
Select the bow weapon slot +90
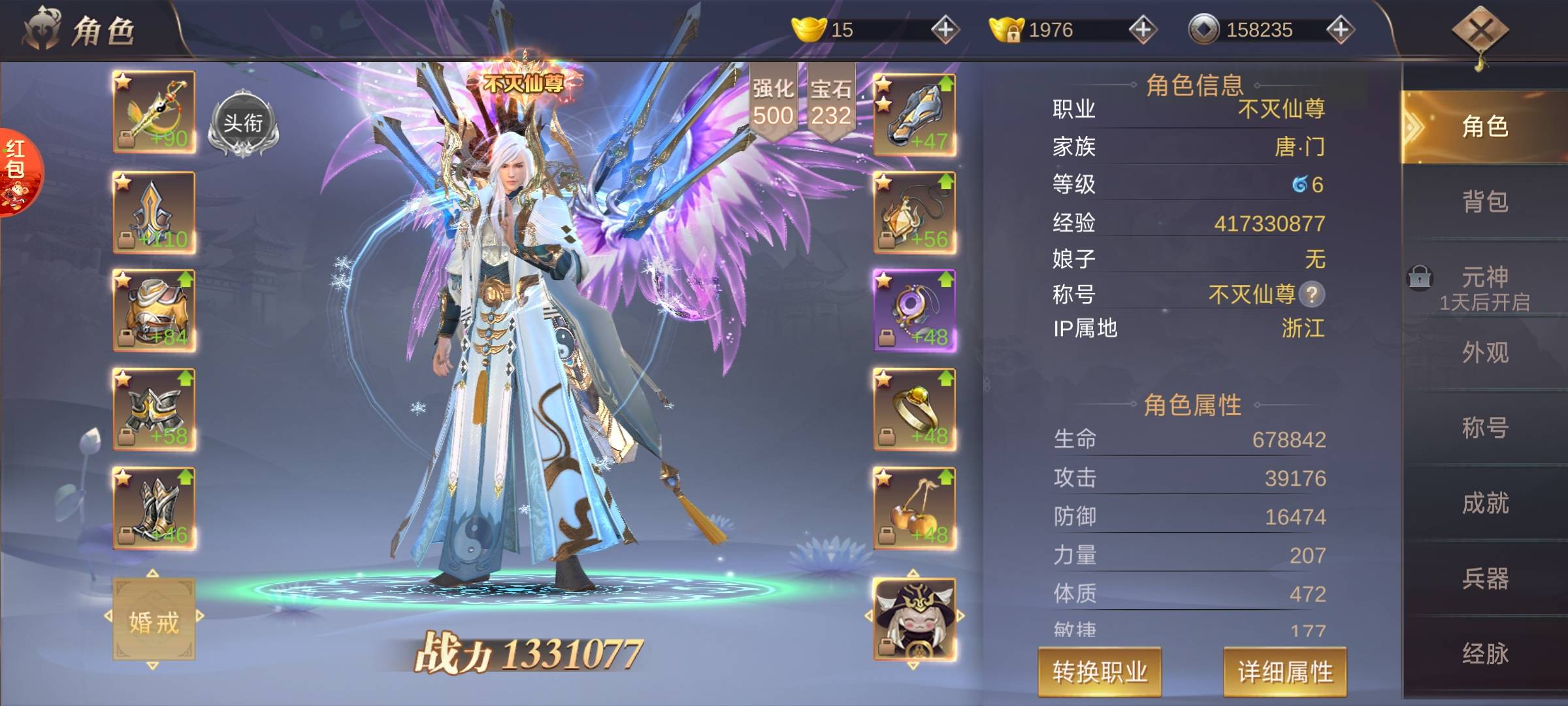154,112
